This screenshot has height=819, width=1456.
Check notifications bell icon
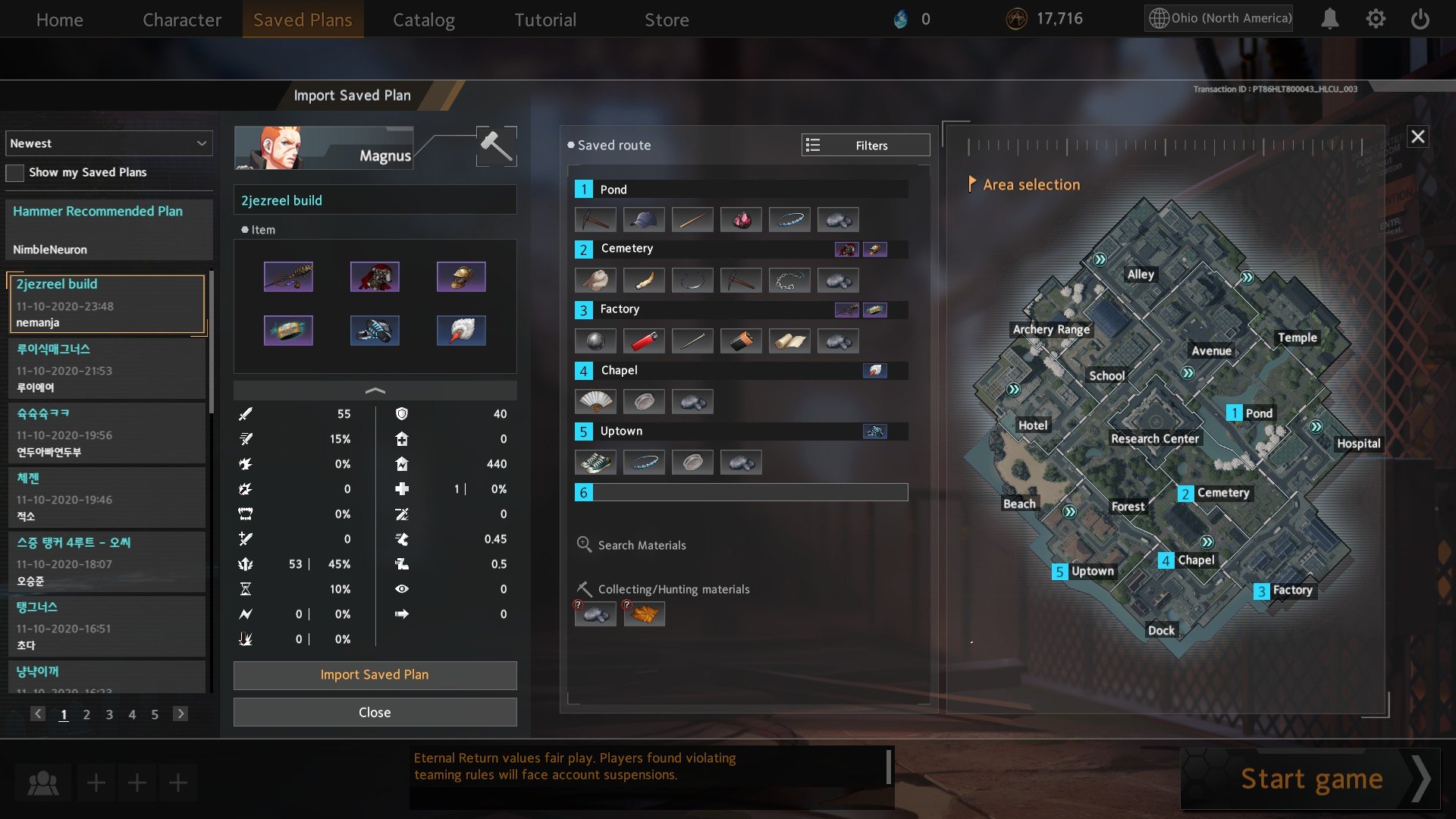tap(1329, 19)
